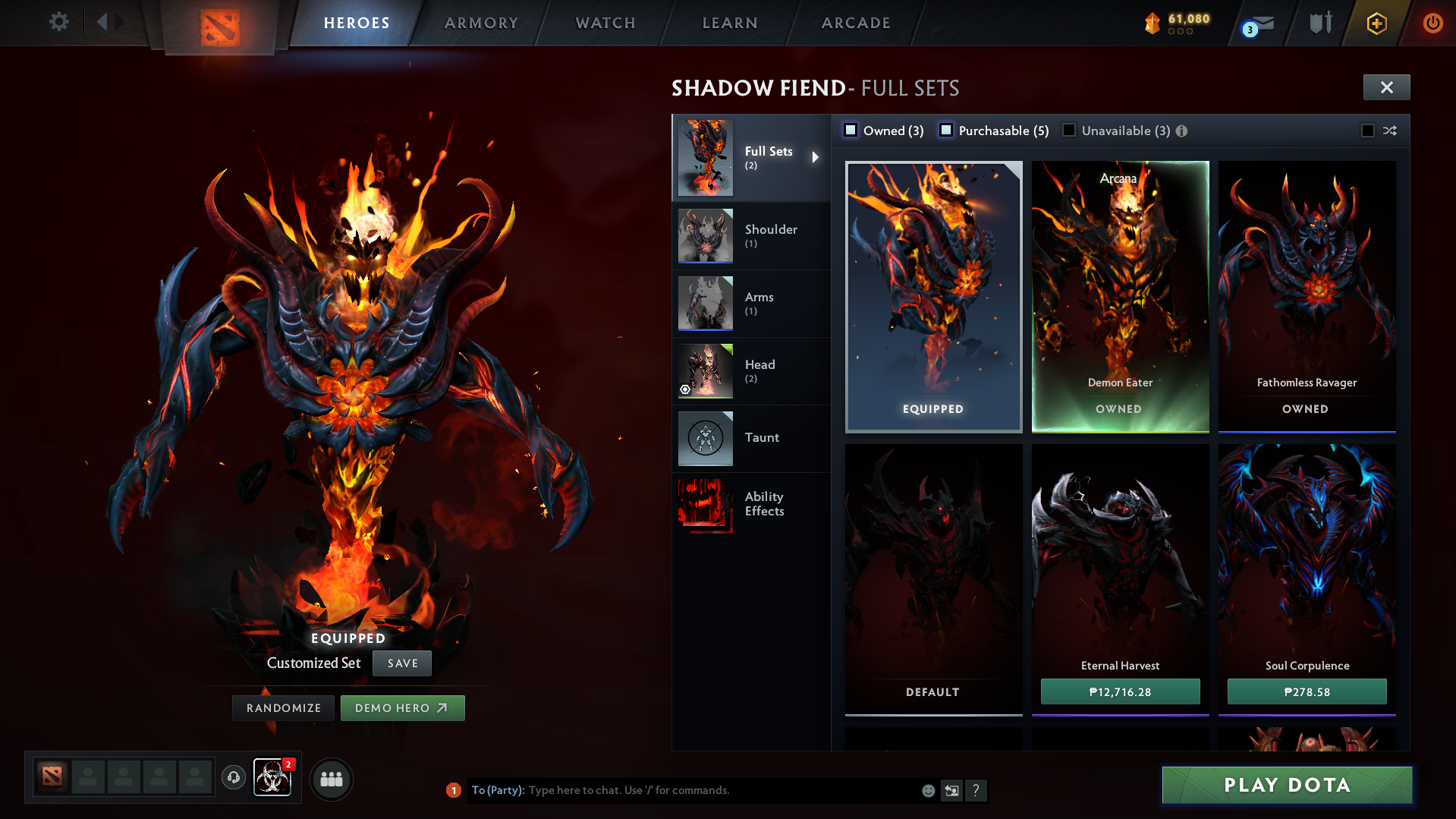Select the emoticon smiley in chat bar
The image size is (1456, 819).
click(928, 790)
